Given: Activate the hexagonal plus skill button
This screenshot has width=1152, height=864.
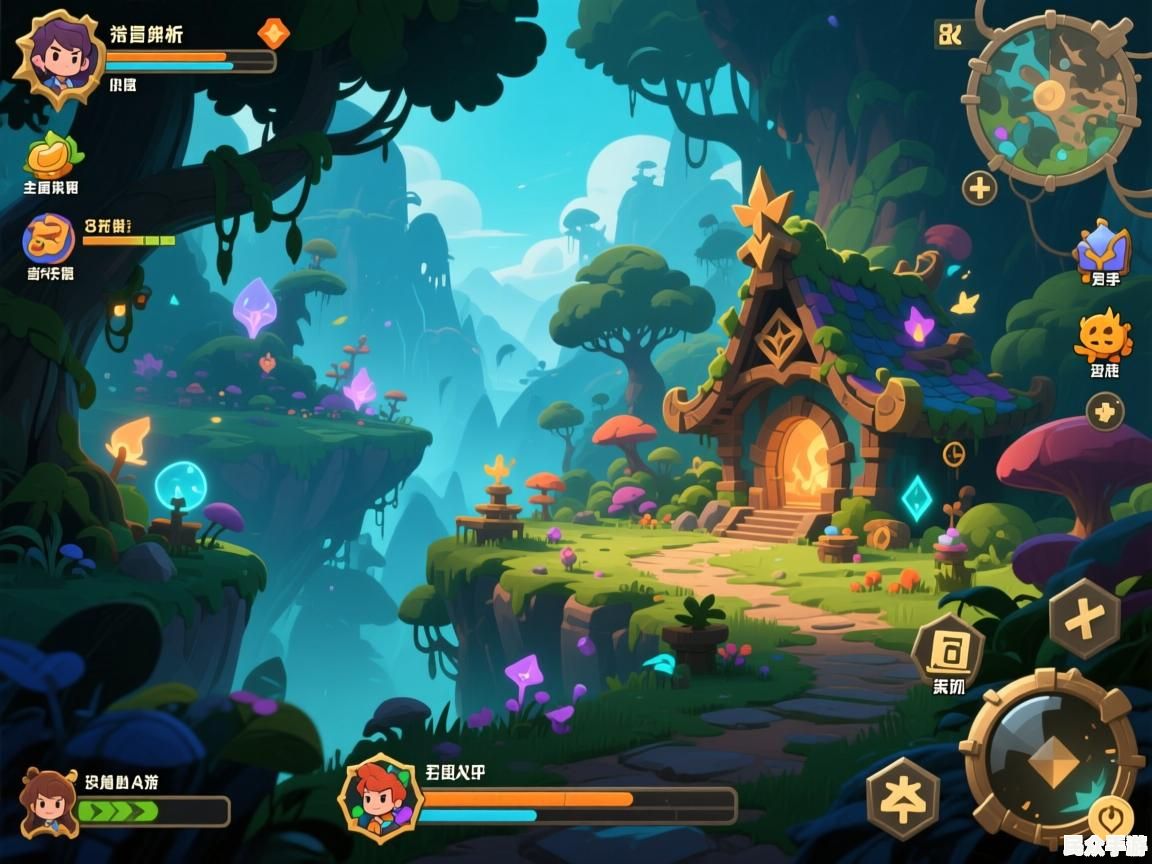Looking at the screenshot, I should click(x=1084, y=620).
